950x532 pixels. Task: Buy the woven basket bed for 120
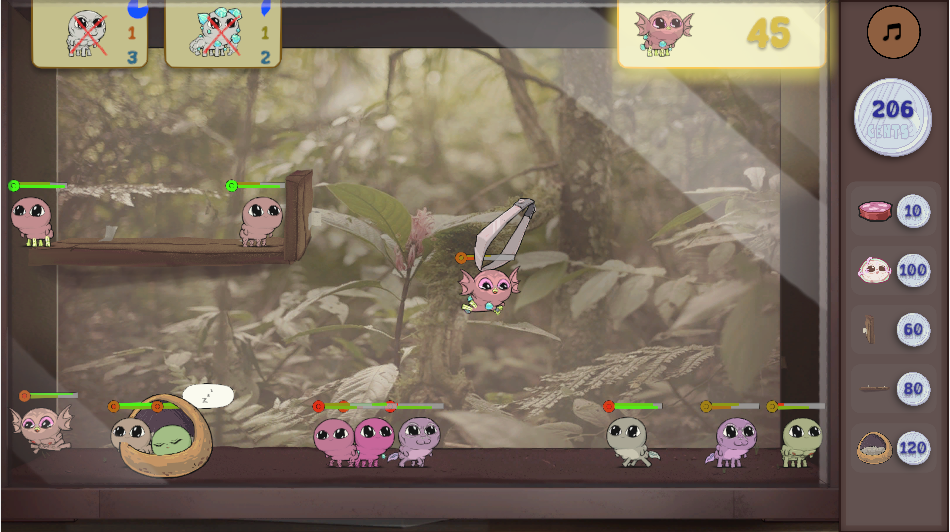[893, 448]
